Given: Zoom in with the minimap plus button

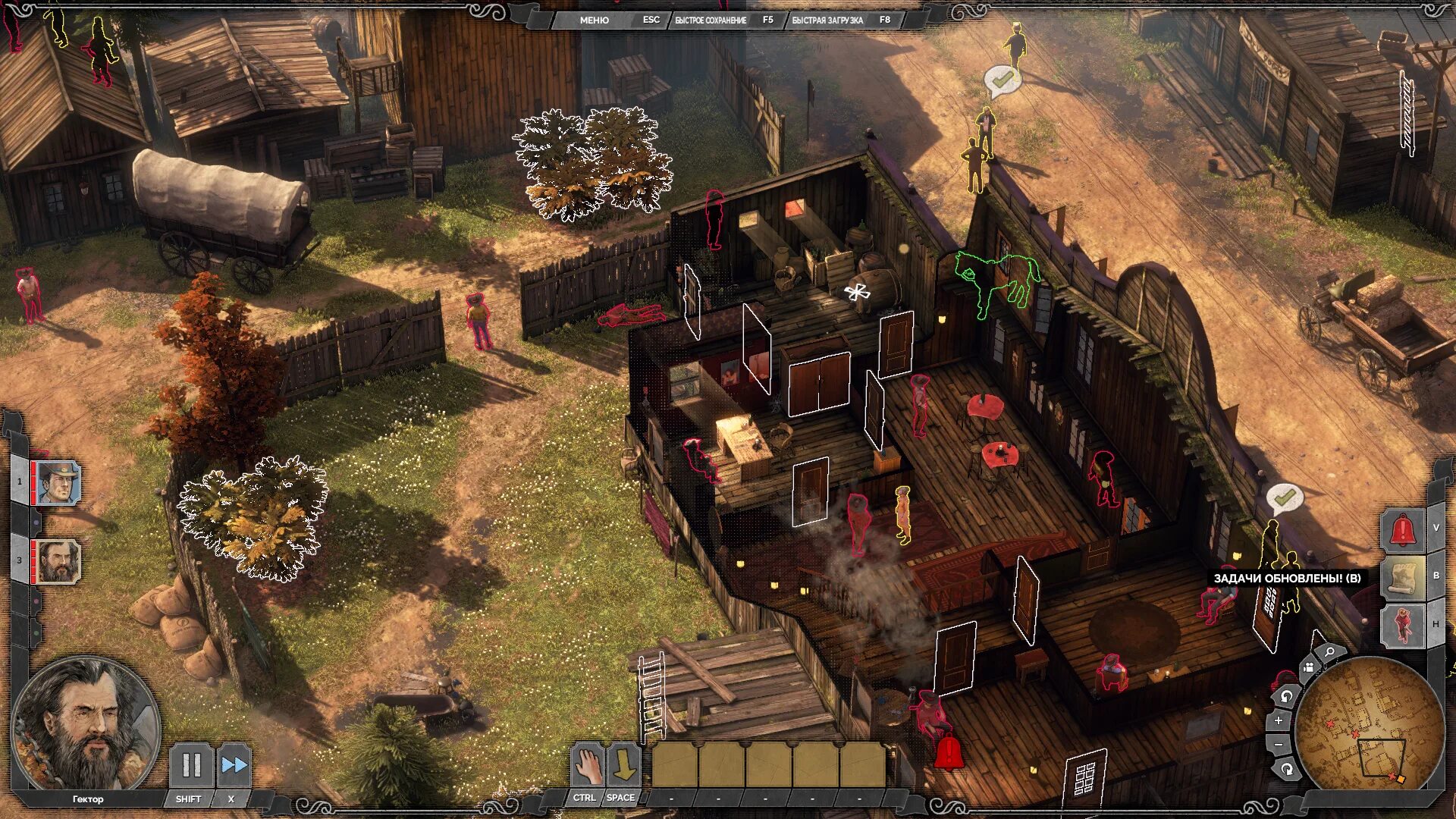Looking at the screenshot, I should point(1279,720).
